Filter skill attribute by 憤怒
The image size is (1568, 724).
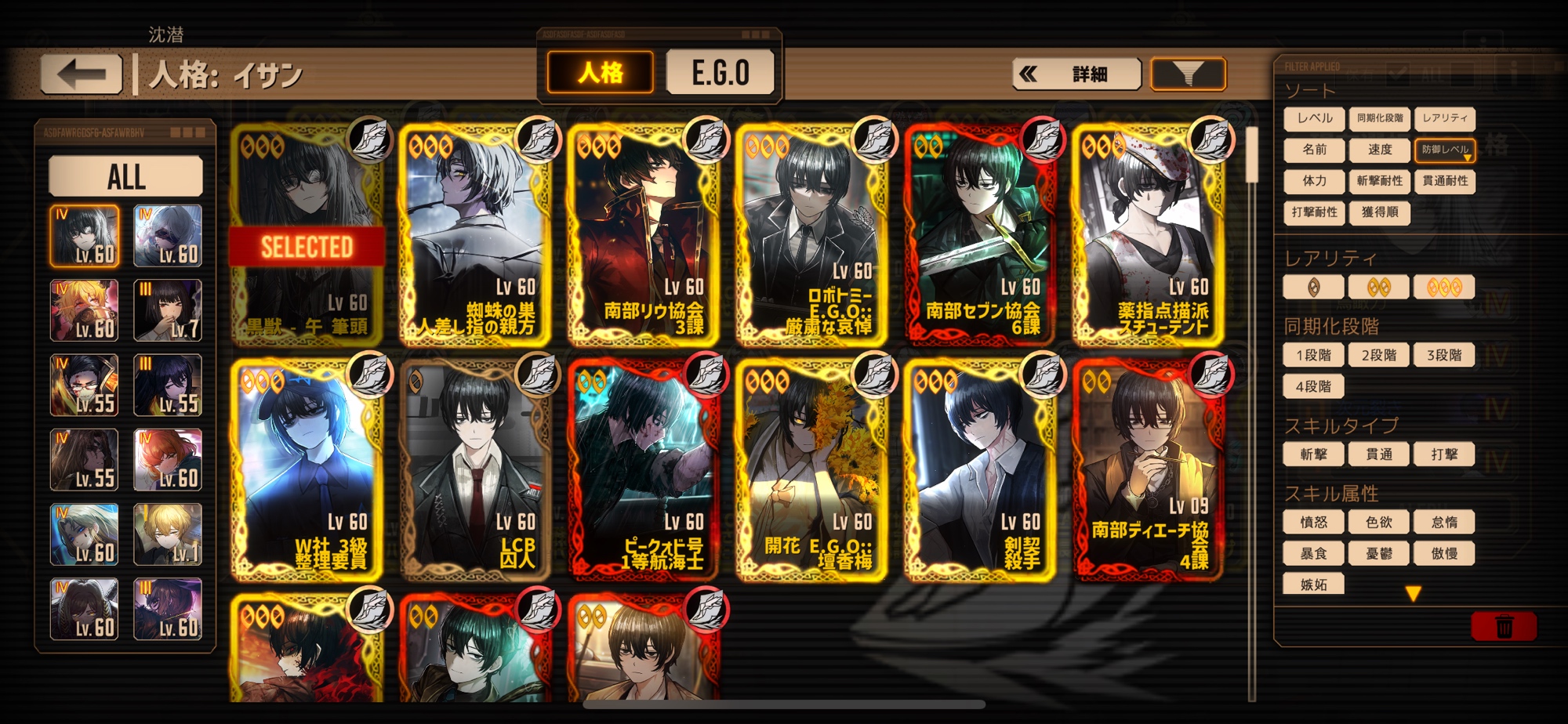pyautogui.click(x=1313, y=523)
